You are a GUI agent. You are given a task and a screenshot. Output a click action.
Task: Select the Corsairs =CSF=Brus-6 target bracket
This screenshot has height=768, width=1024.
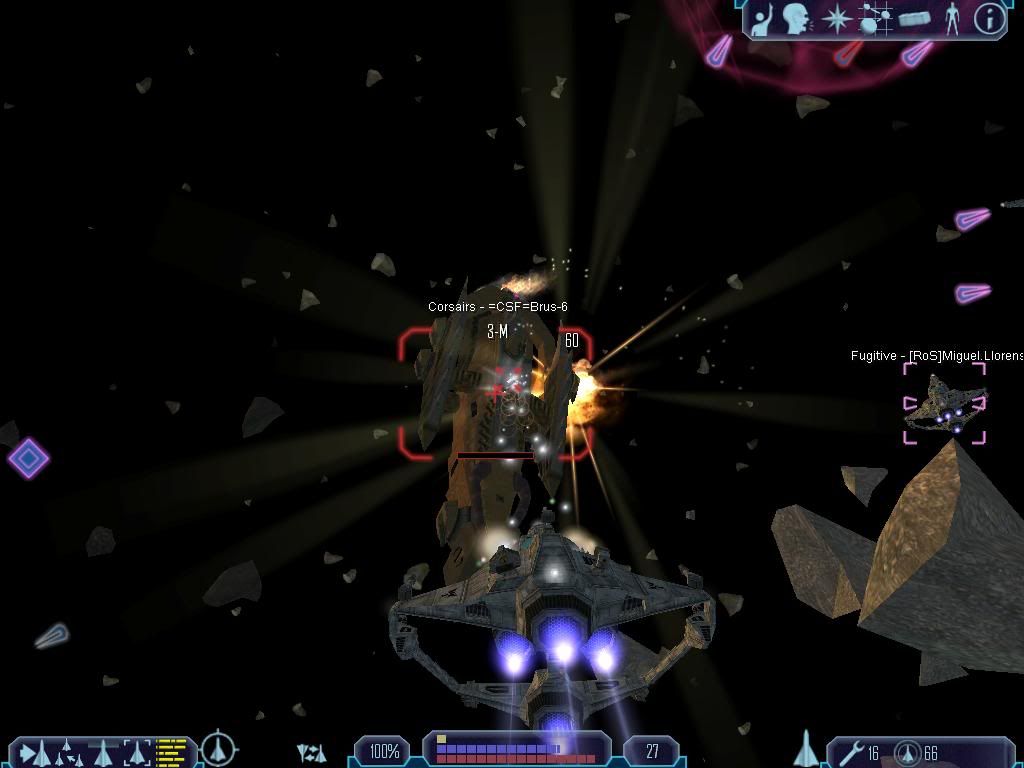[x=496, y=393]
